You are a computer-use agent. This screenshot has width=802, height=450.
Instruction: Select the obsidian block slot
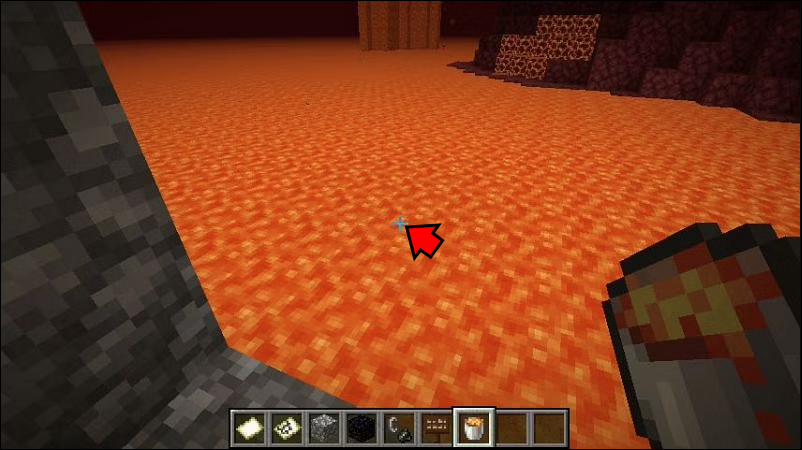point(358,427)
